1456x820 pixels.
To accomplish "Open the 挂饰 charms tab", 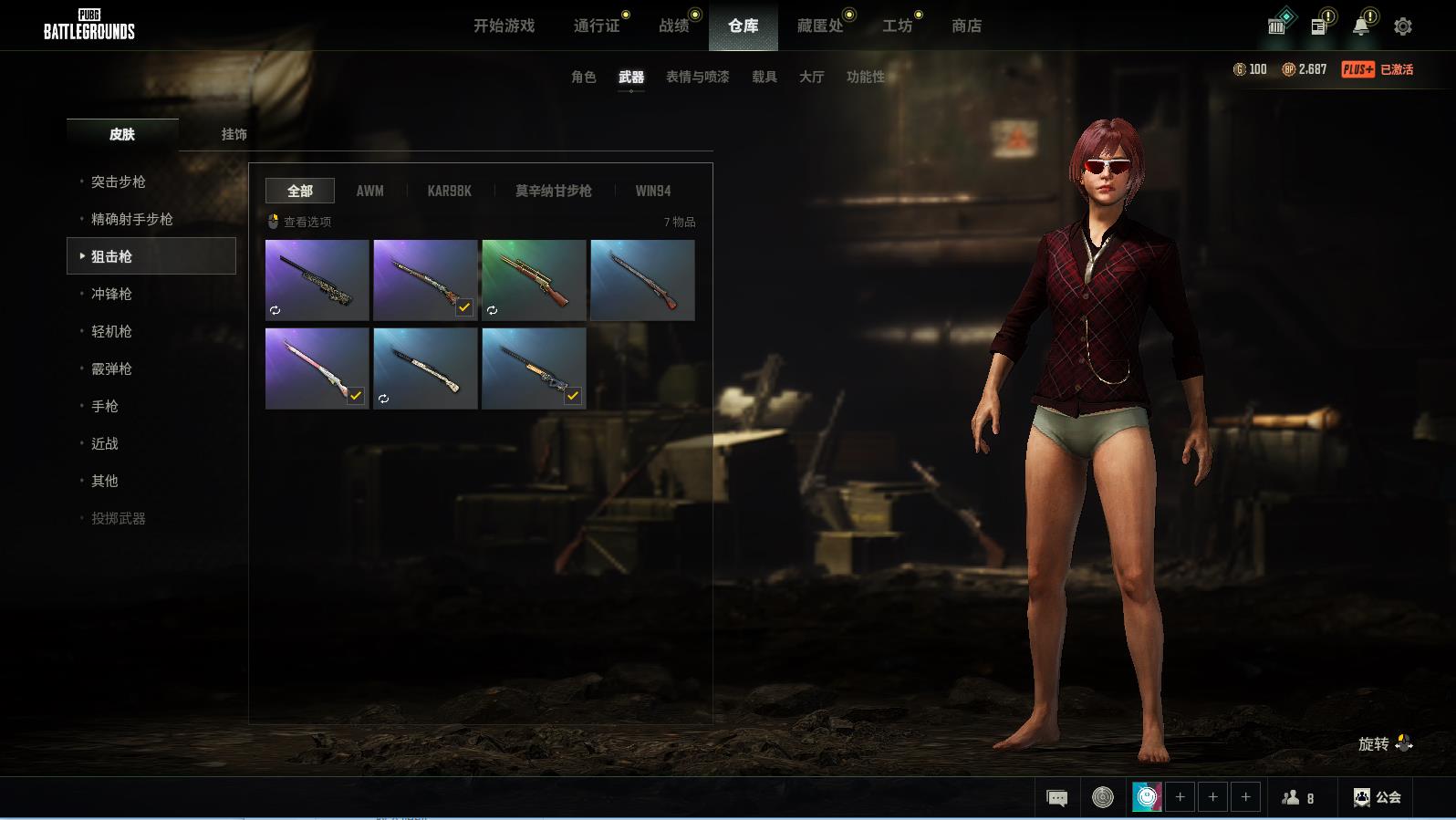I will tap(234, 134).
